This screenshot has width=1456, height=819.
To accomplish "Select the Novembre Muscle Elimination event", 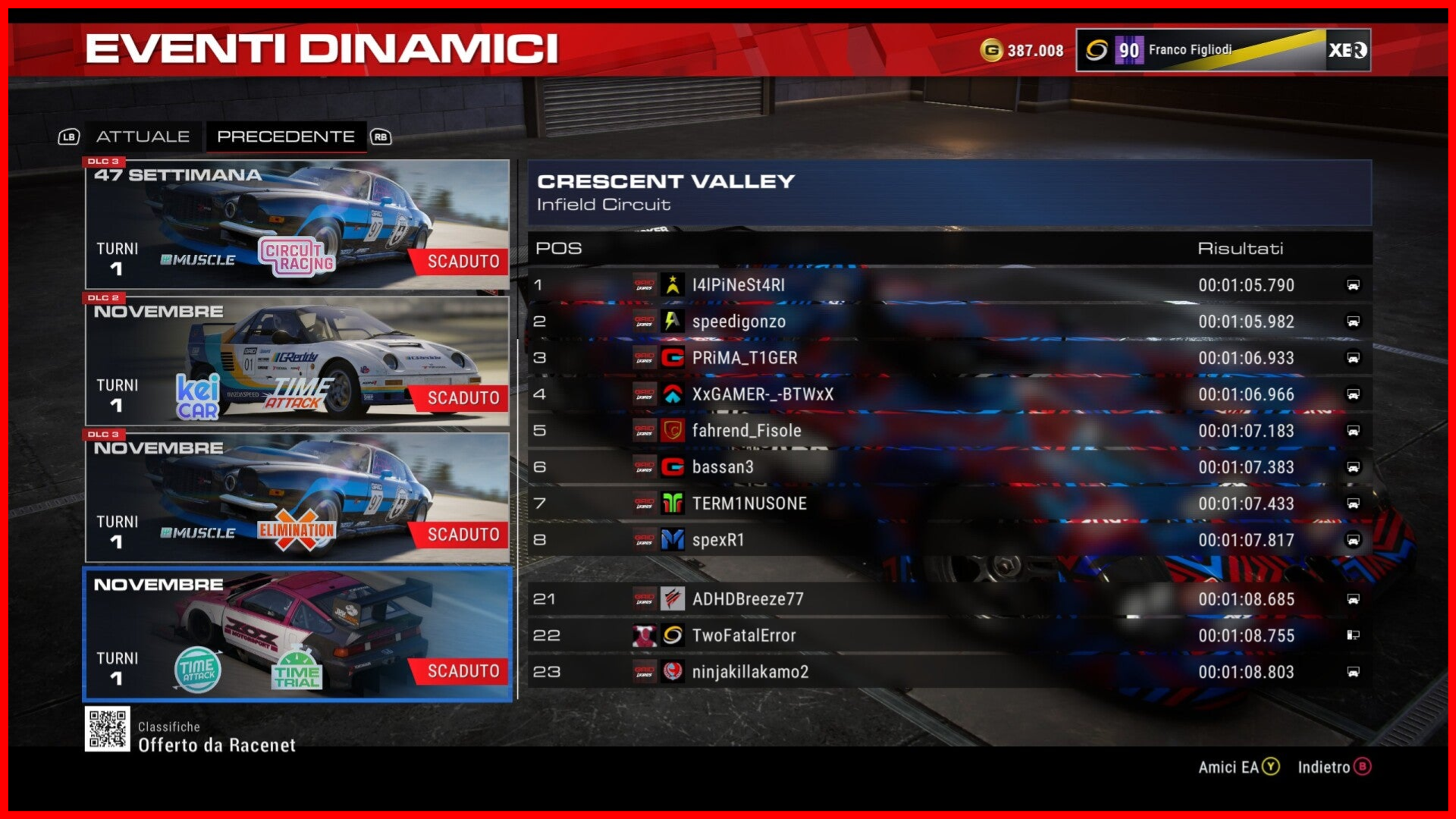I will (297, 498).
